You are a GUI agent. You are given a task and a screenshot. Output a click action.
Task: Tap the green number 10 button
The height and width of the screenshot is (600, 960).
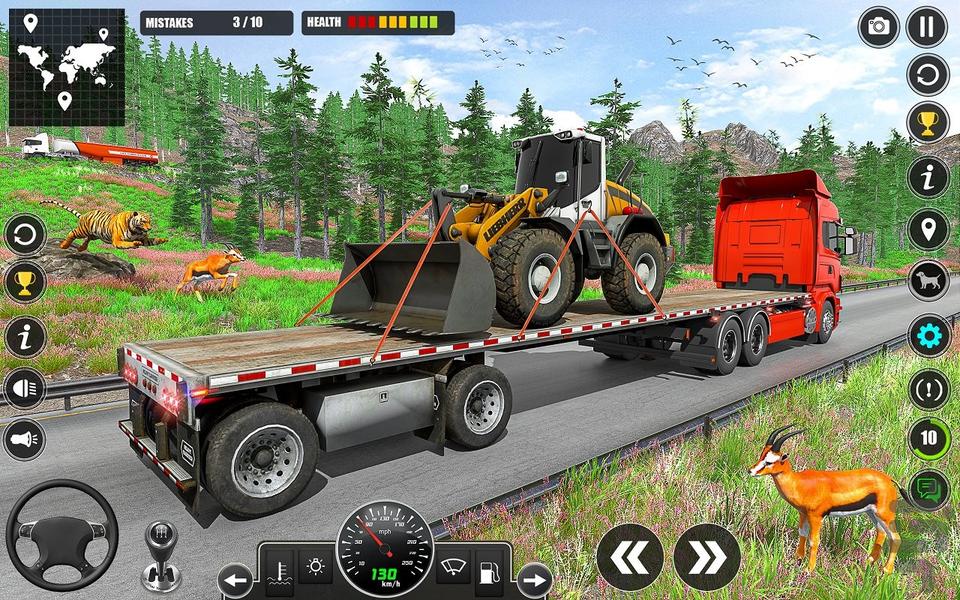coord(928,438)
